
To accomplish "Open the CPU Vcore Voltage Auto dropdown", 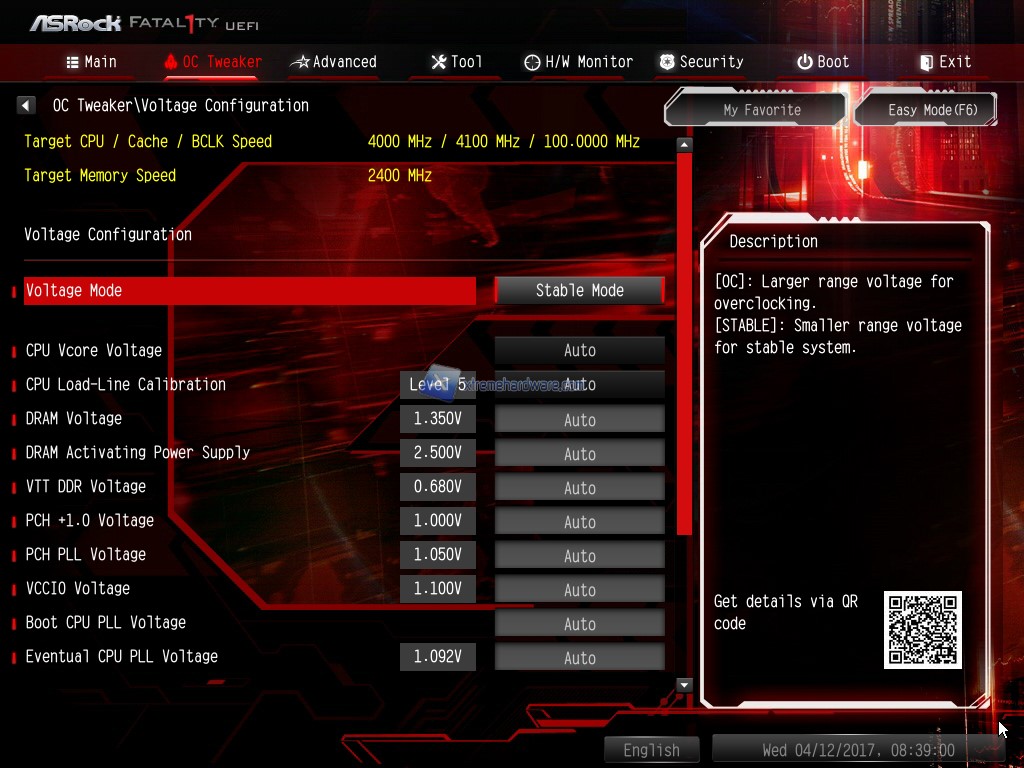I will pos(579,351).
